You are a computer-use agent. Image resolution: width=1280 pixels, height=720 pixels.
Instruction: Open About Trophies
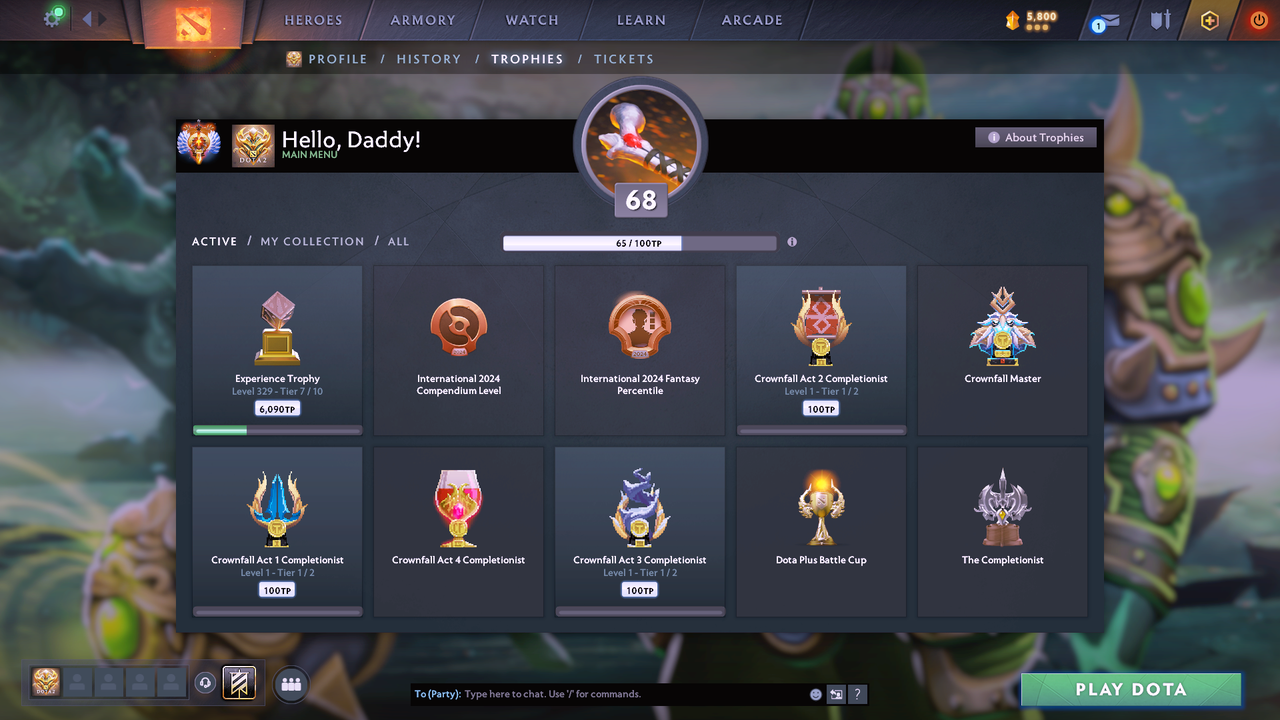(x=1036, y=137)
